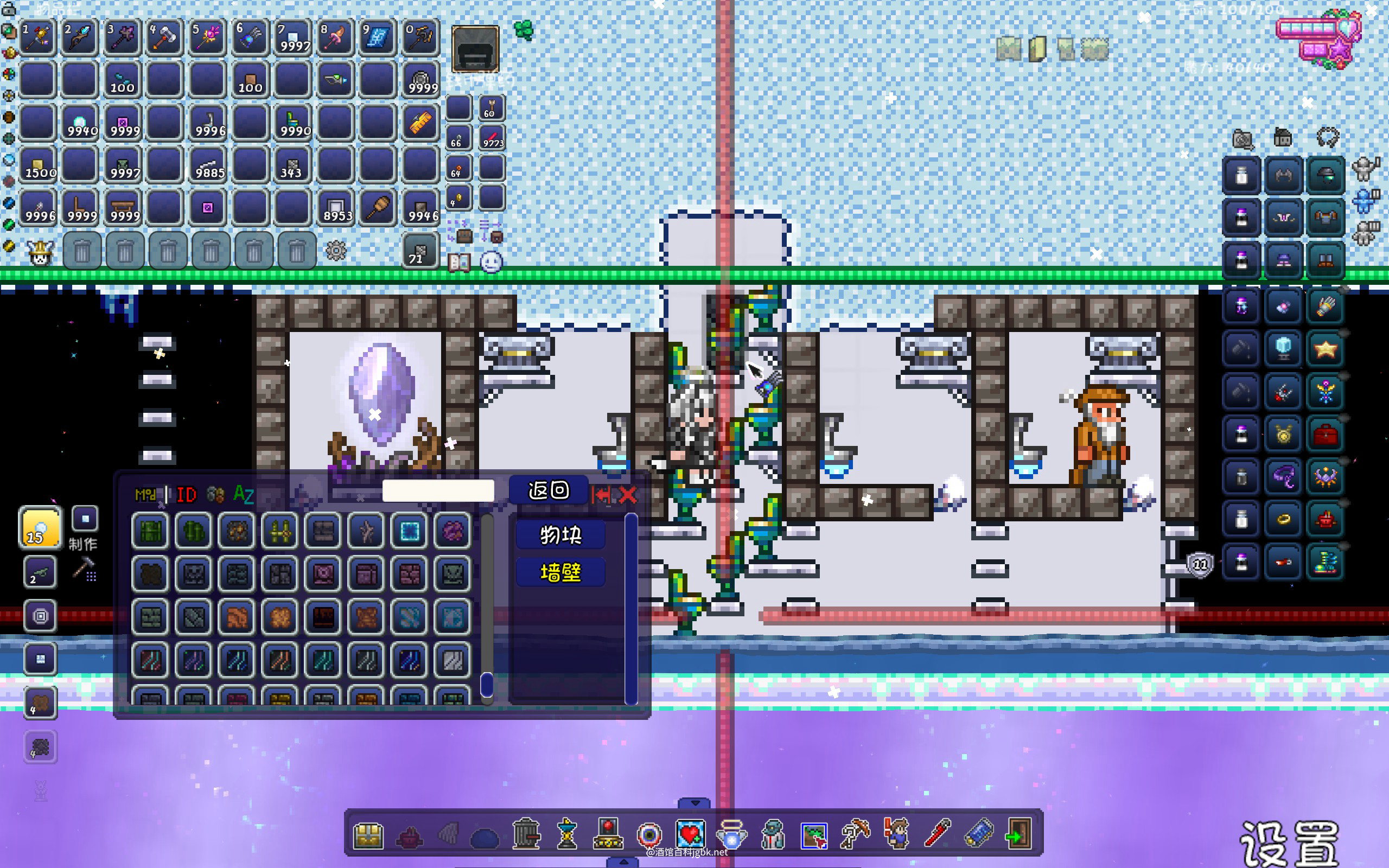
Task: Open the bestiary book icon
Action: click(x=459, y=263)
